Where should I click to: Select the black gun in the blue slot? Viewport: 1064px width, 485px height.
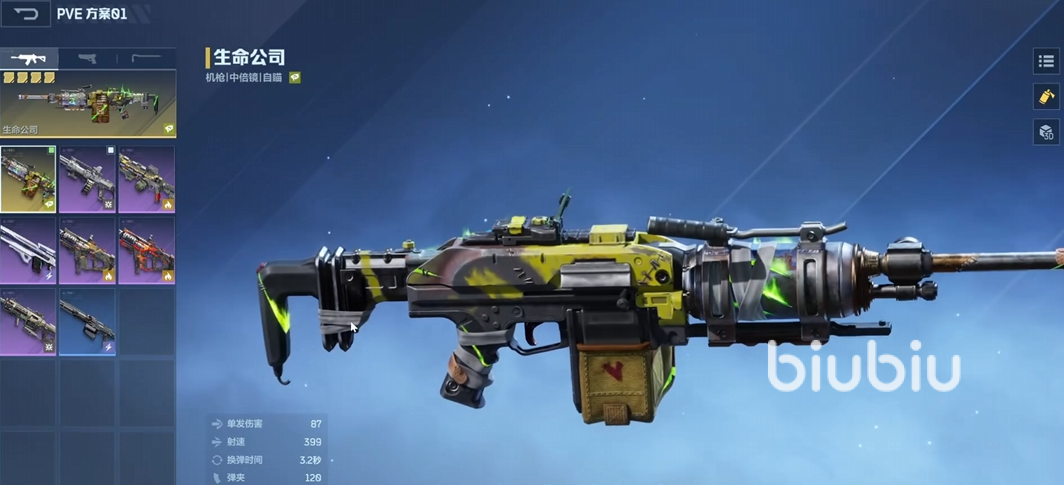[x=87, y=322]
